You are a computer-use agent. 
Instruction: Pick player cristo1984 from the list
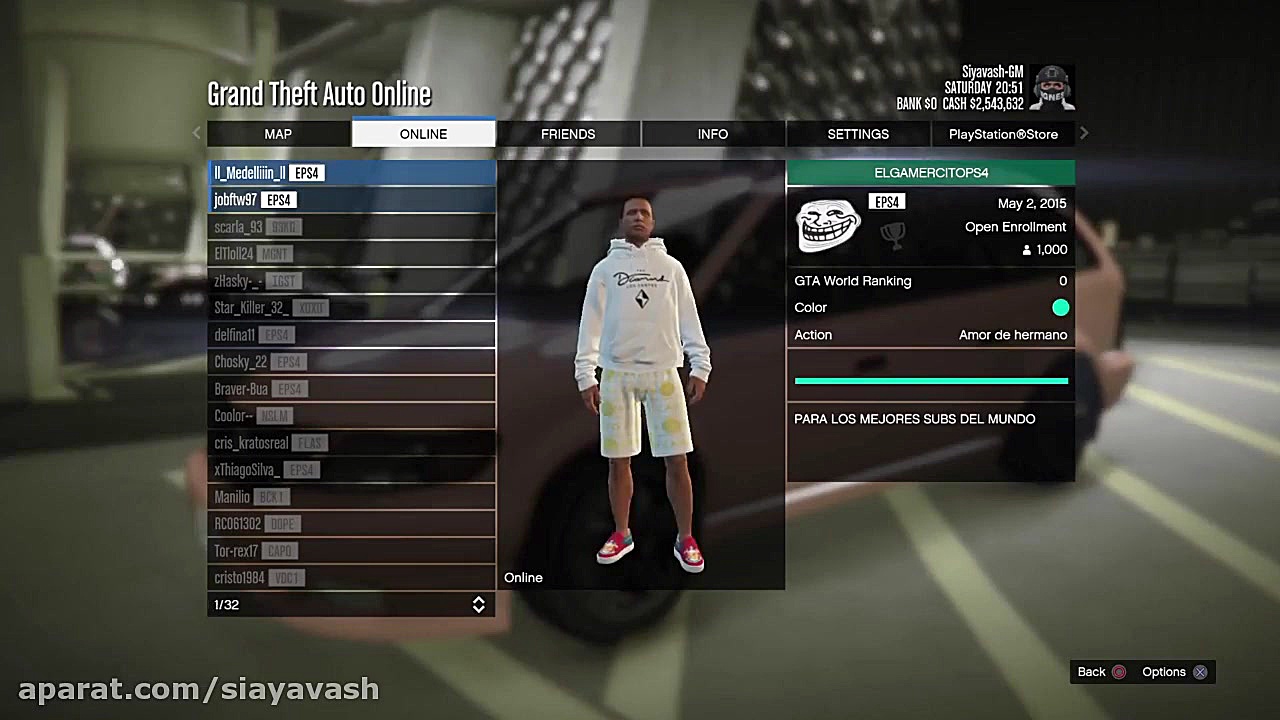(351, 578)
